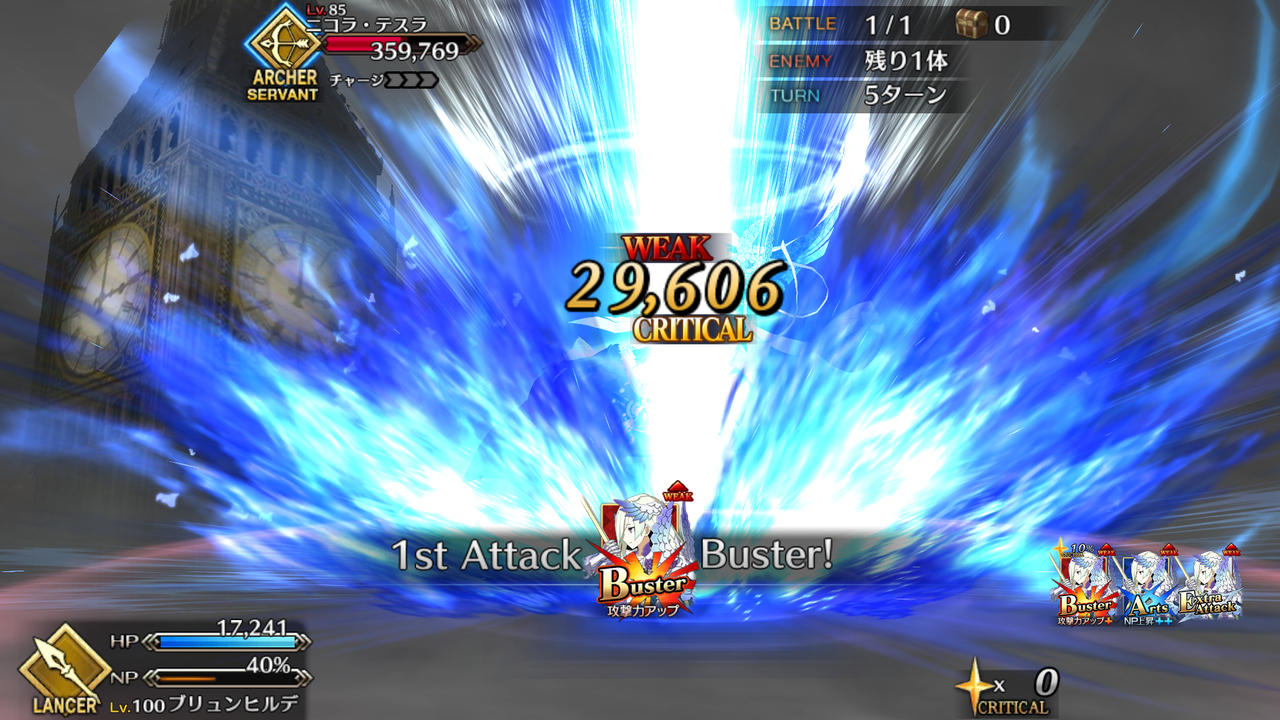Expand the ENEMY 残り1体 row

[x=860, y=60]
